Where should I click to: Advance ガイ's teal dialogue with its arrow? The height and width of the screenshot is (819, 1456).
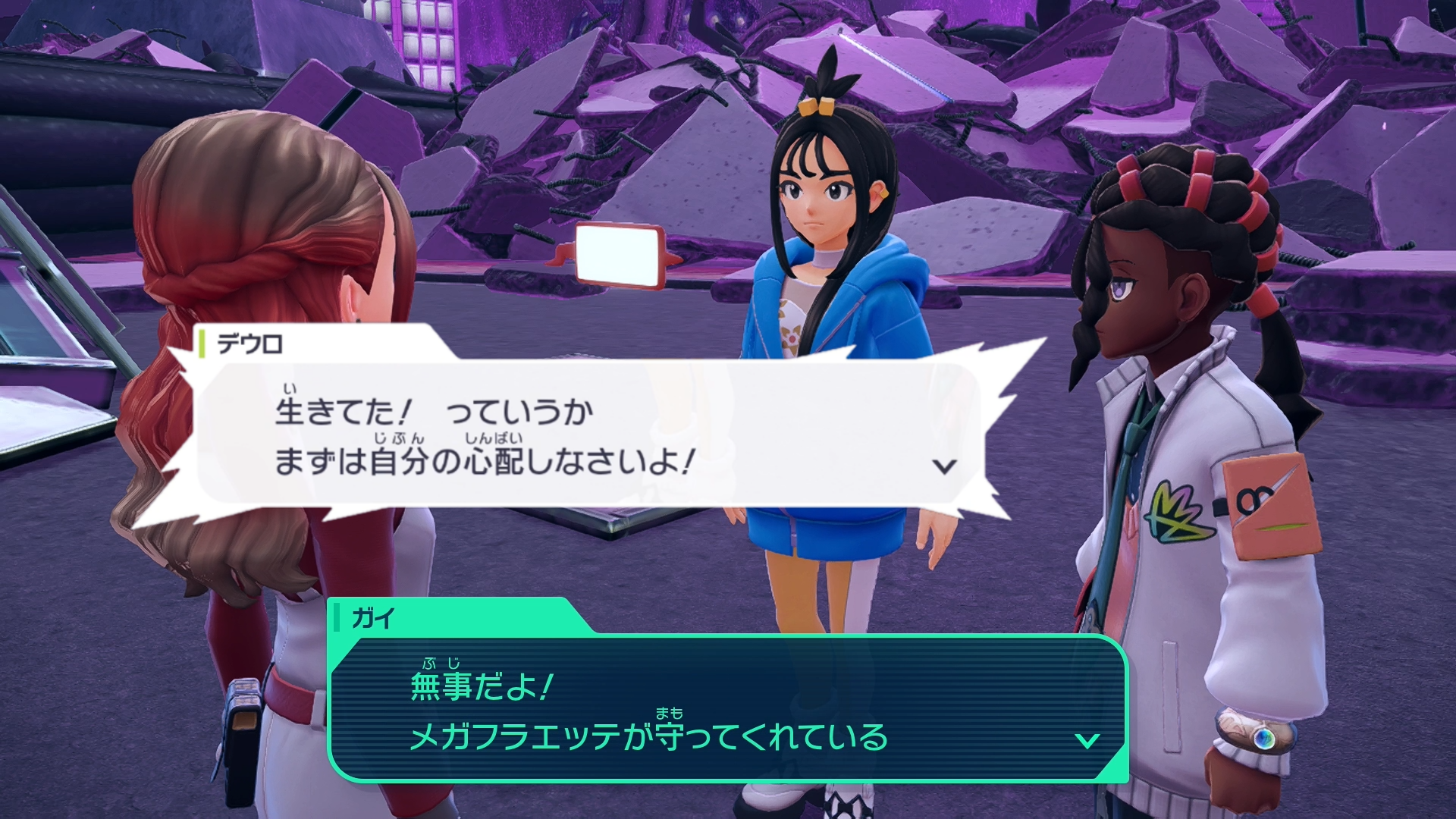(1087, 740)
